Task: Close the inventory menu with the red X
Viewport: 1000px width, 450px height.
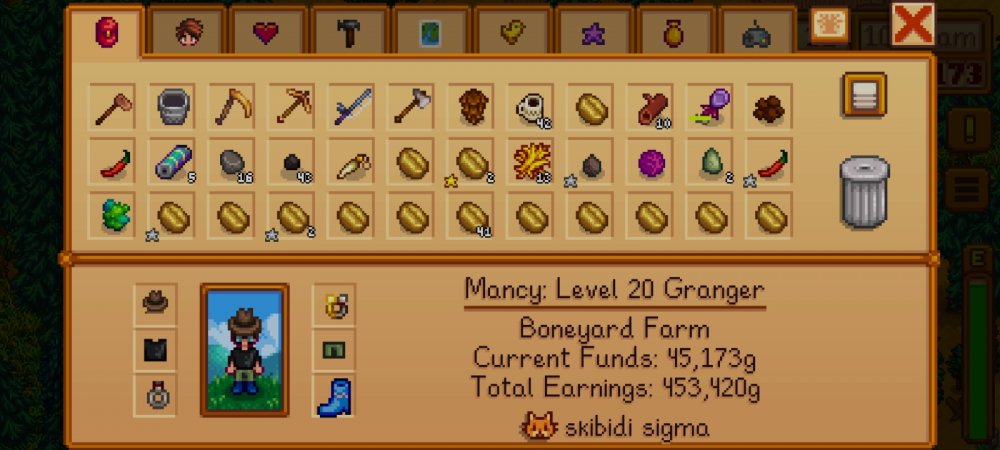Action: point(912,25)
